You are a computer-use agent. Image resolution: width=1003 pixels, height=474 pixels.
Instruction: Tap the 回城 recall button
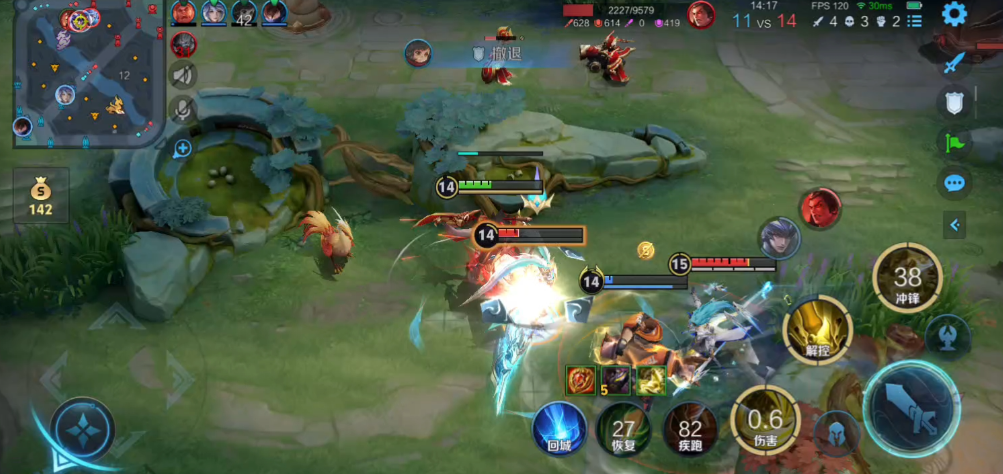[x=559, y=429]
